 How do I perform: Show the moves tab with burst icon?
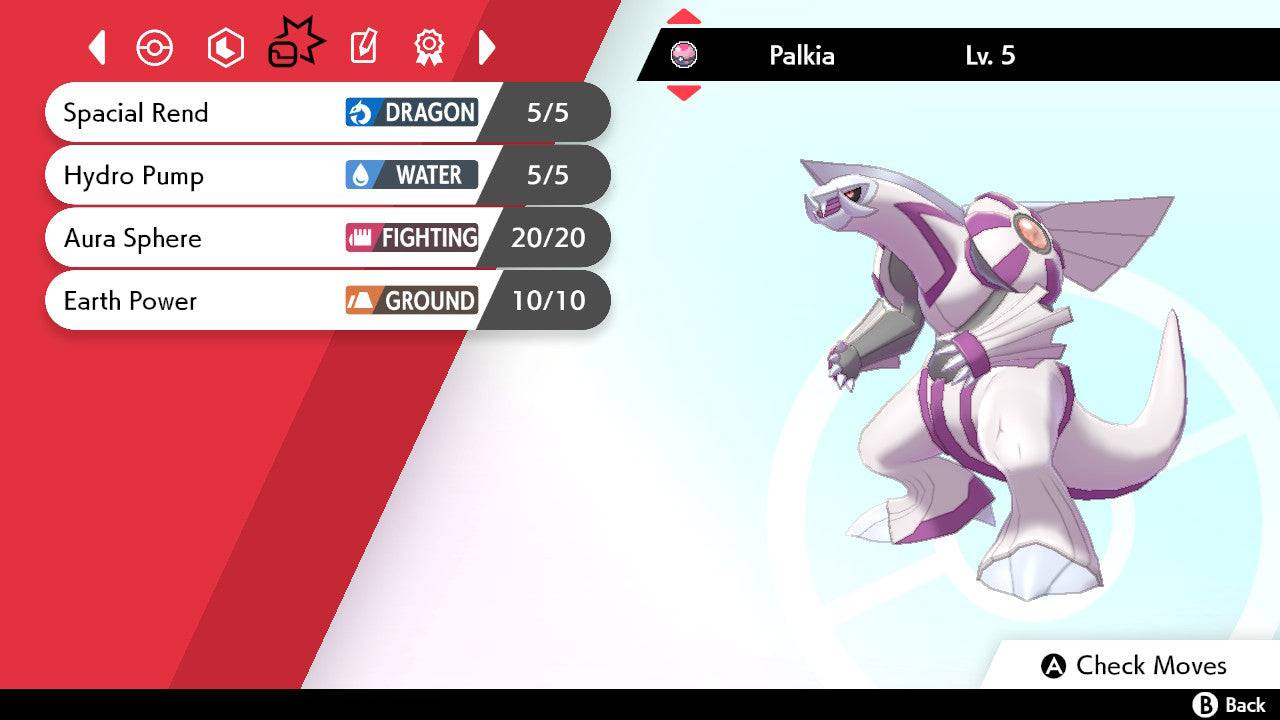click(295, 45)
